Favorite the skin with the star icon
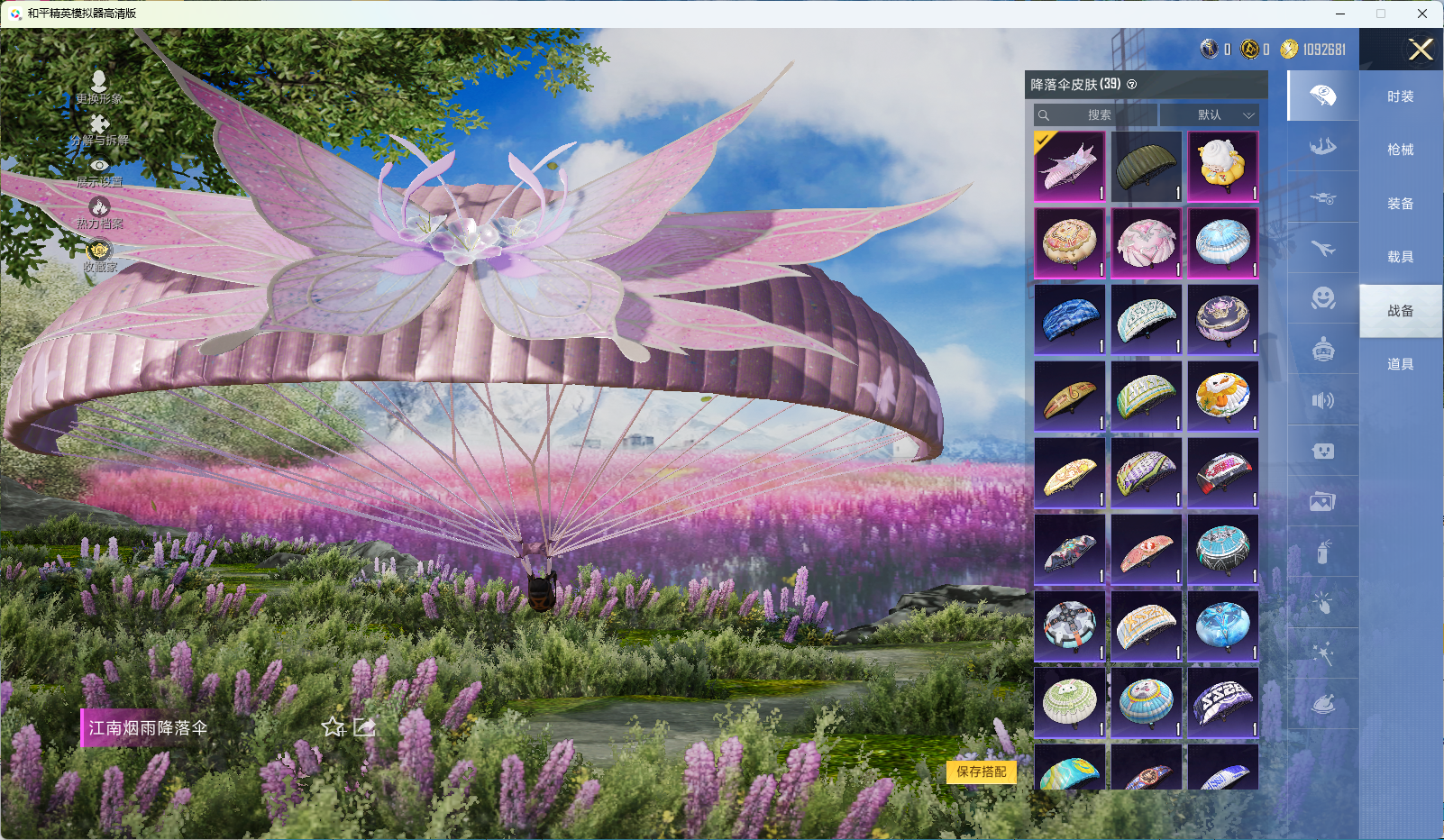Viewport: 1444px width, 840px height. [x=334, y=726]
